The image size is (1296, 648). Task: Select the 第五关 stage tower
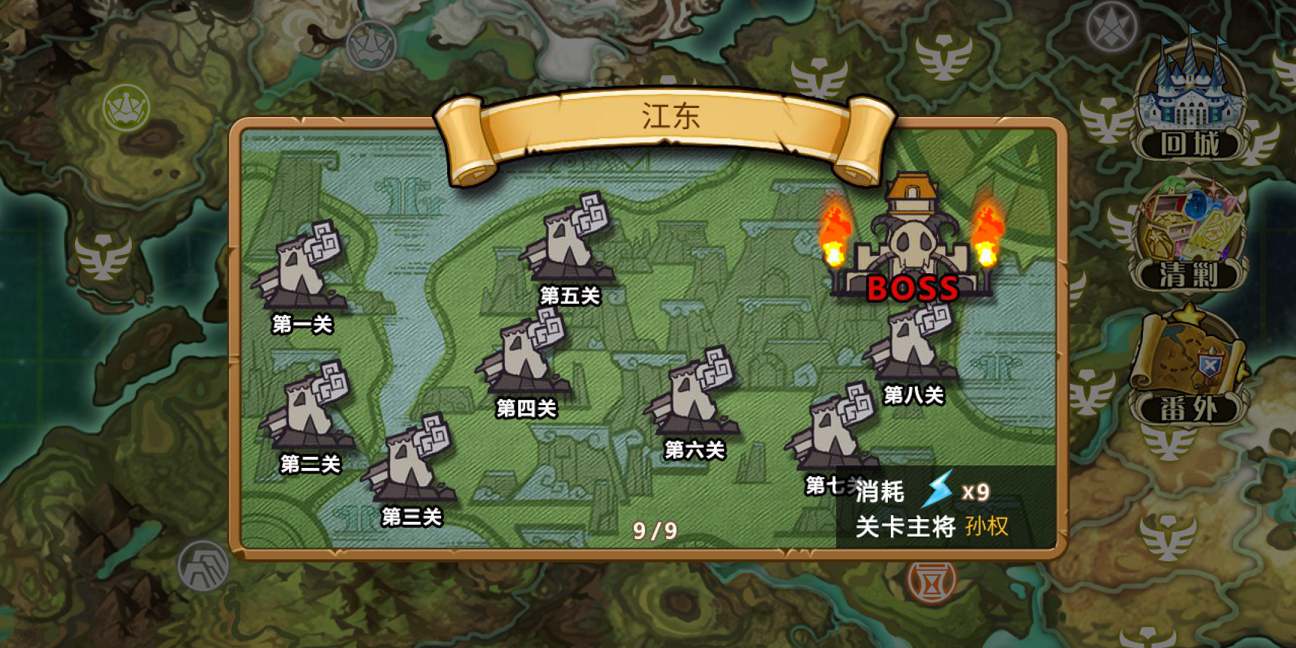click(569, 242)
